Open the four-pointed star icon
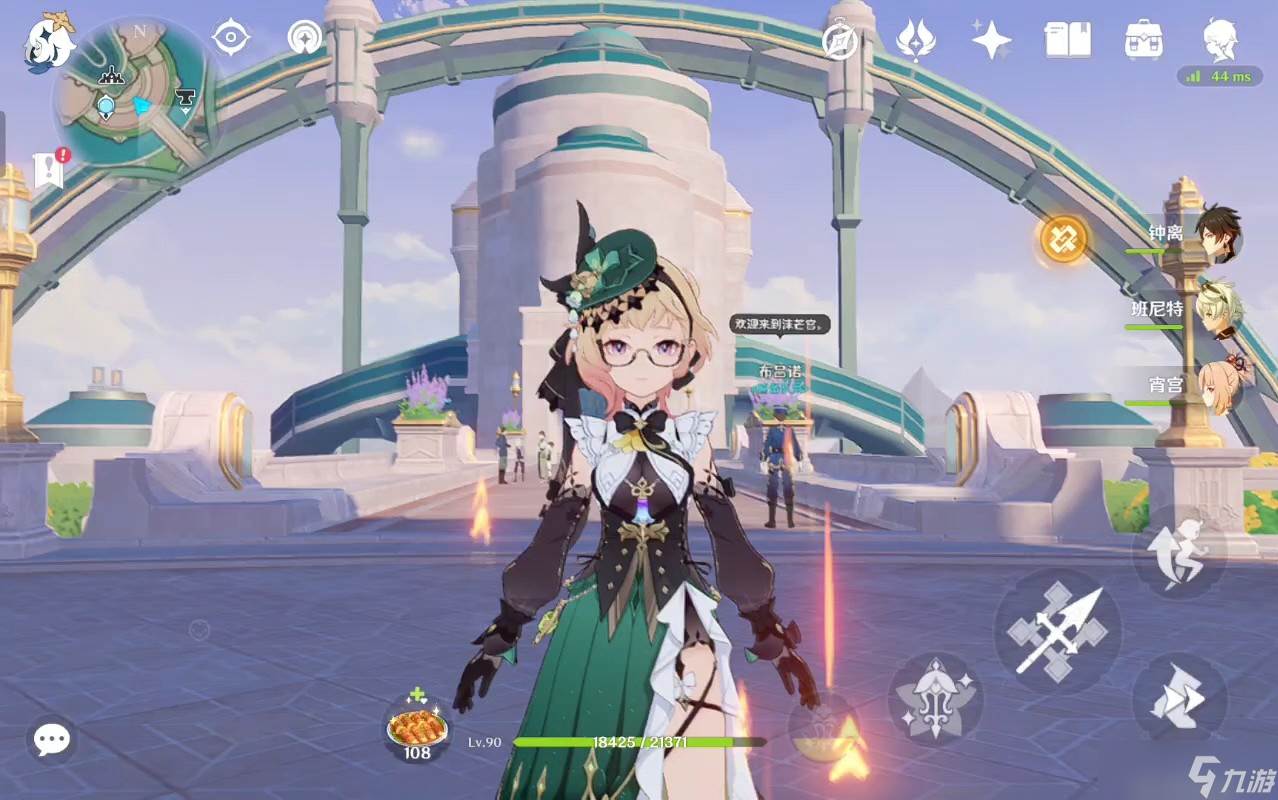The height and width of the screenshot is (800, 1278). pyautogui.click(x=991, y=40)
